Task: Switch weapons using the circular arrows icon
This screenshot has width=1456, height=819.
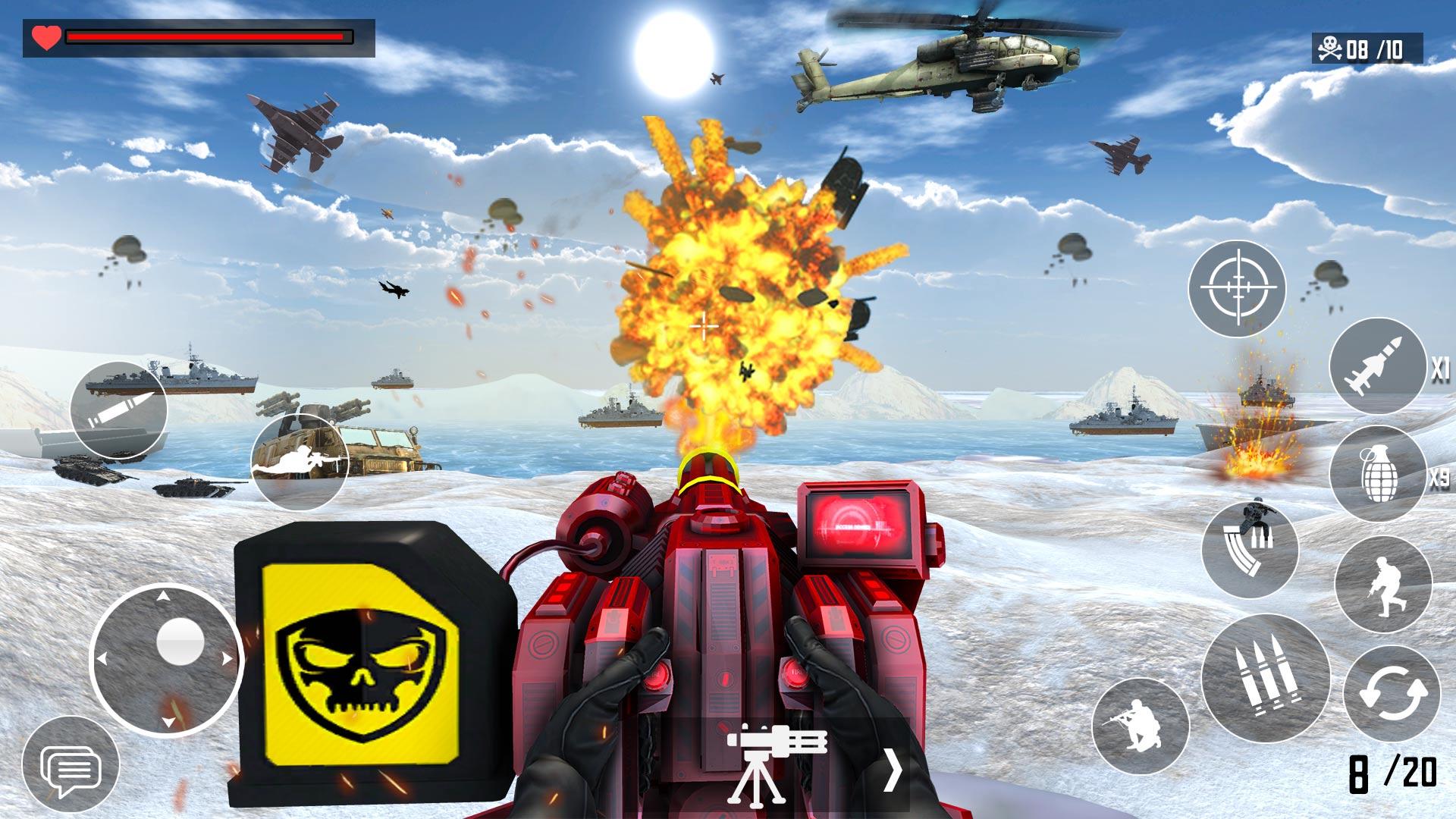Action: 1391,691
